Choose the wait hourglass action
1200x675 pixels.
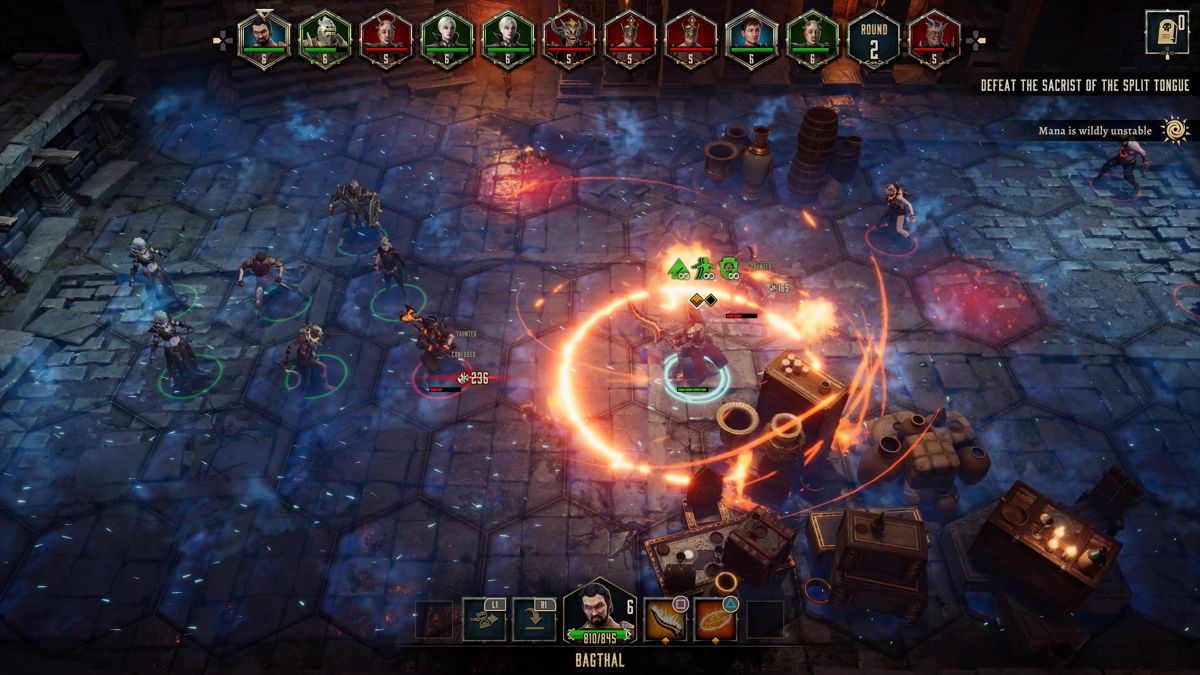(x=484, y=620)
